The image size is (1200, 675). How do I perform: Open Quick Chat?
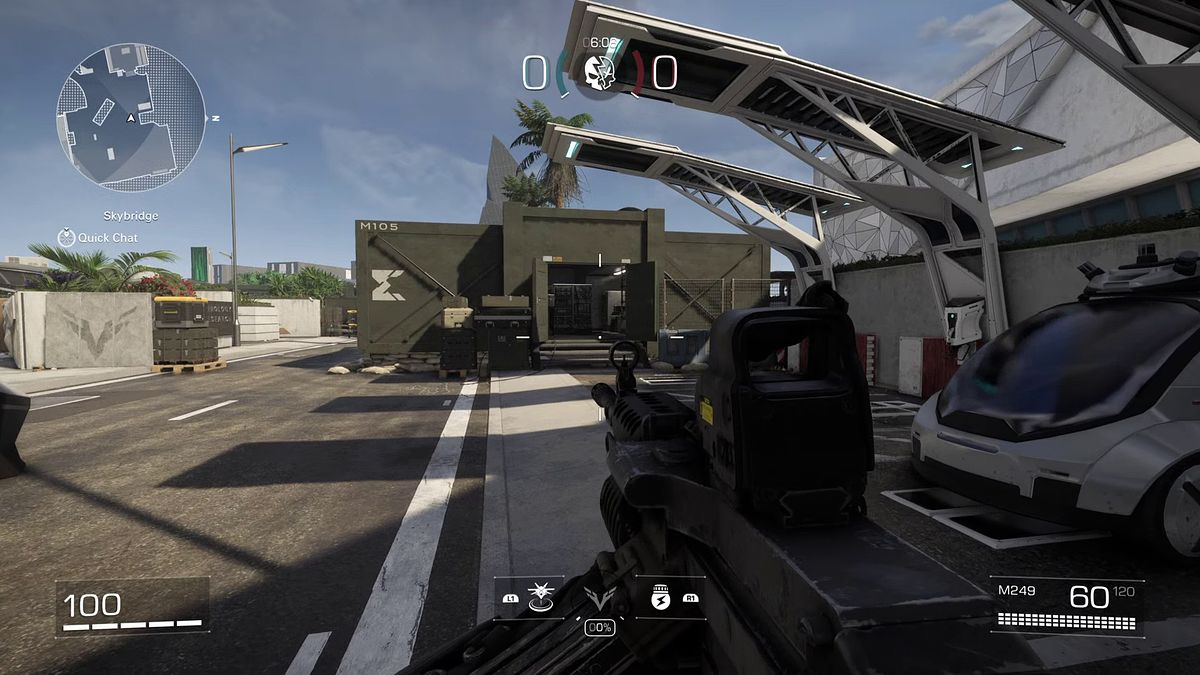click(98, 238)
